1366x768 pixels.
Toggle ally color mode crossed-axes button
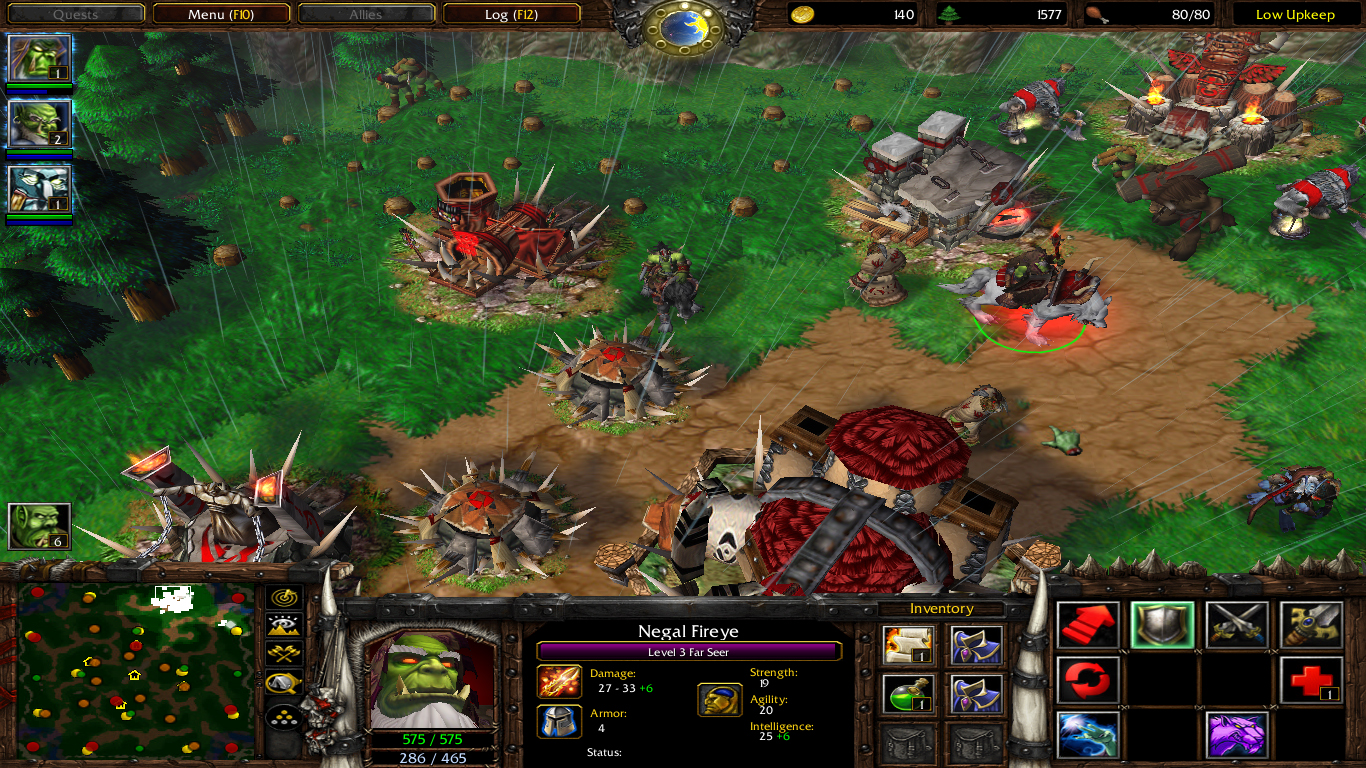pyautogui.click(x=284, y=654)
